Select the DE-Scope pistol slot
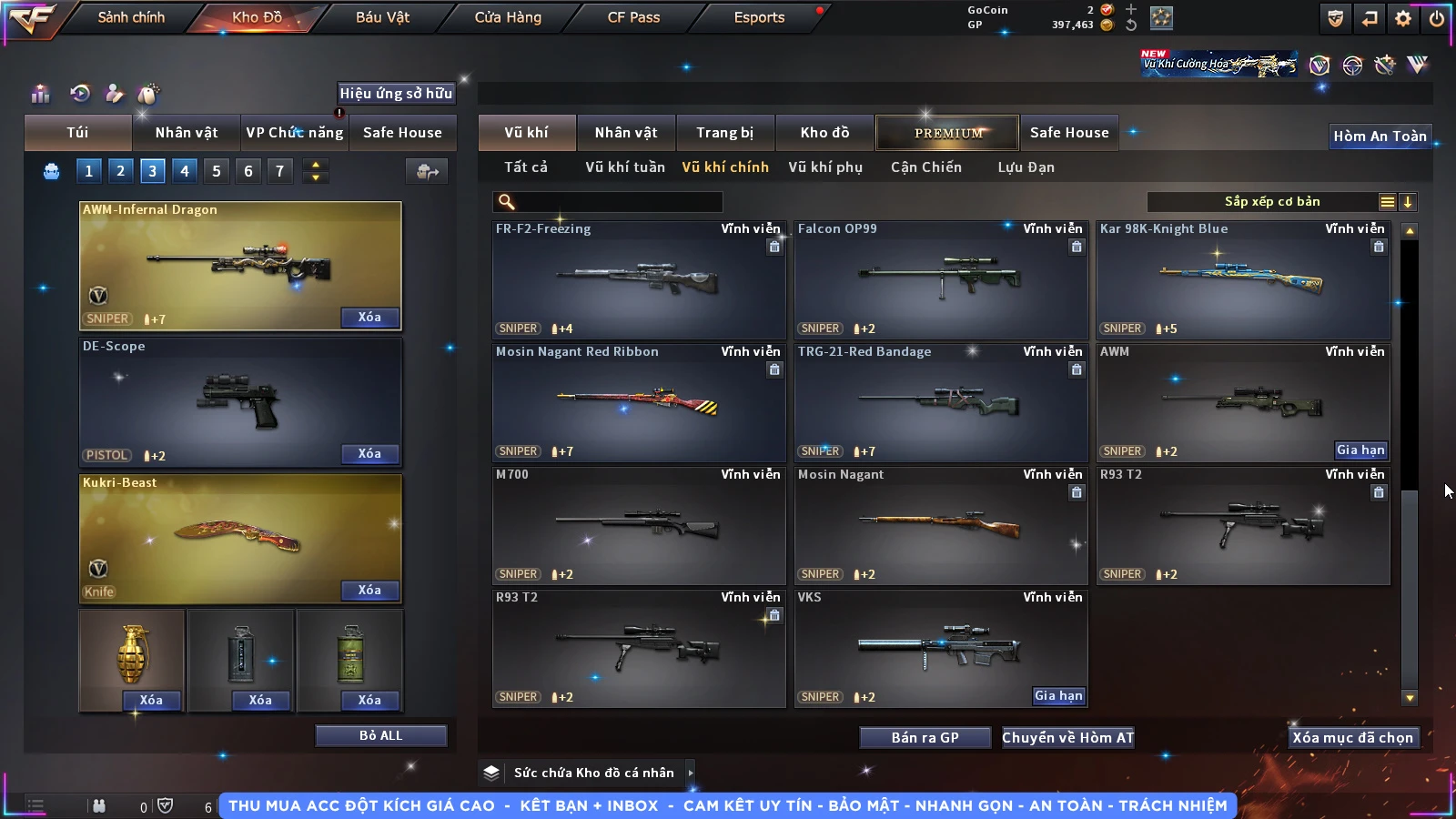Viewport: 1456px width, 819px height. coord(240,402)
